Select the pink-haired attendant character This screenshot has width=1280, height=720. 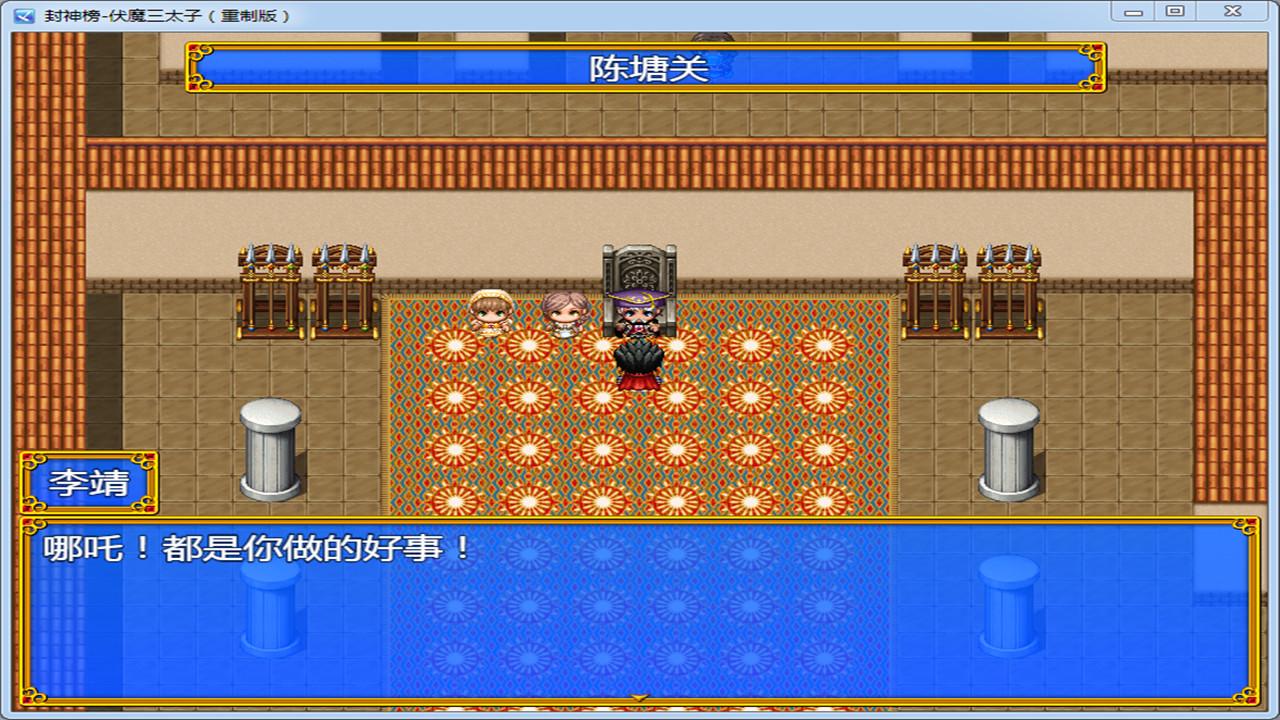[562, 315]
